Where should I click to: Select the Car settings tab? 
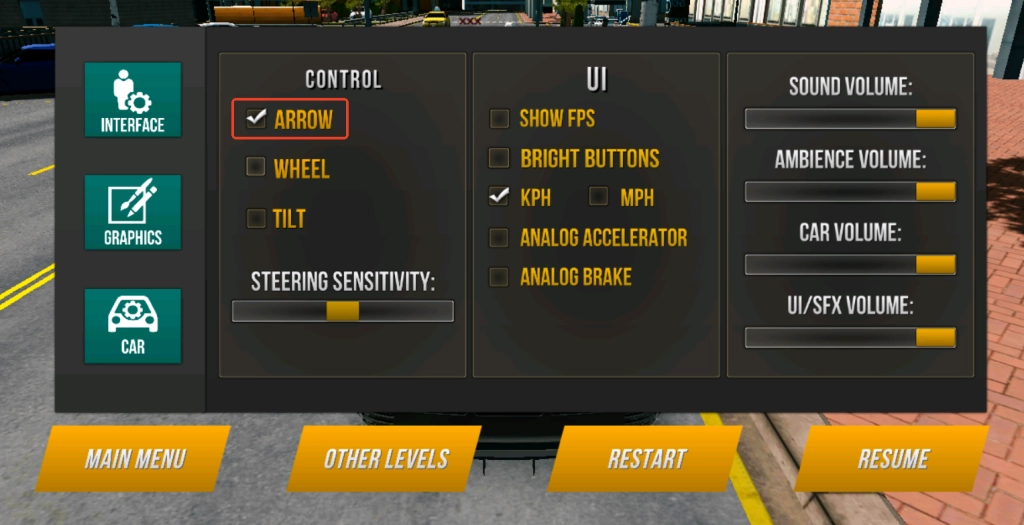(x=132, y=325)
